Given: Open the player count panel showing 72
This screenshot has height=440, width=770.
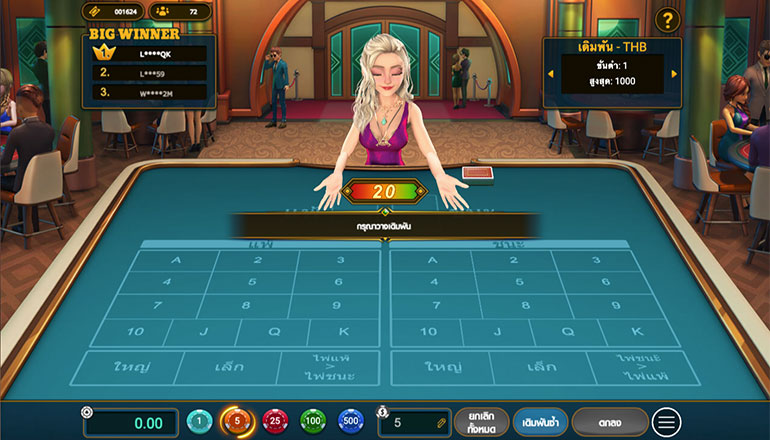Looking at the screenshot, I should [181, 12].
